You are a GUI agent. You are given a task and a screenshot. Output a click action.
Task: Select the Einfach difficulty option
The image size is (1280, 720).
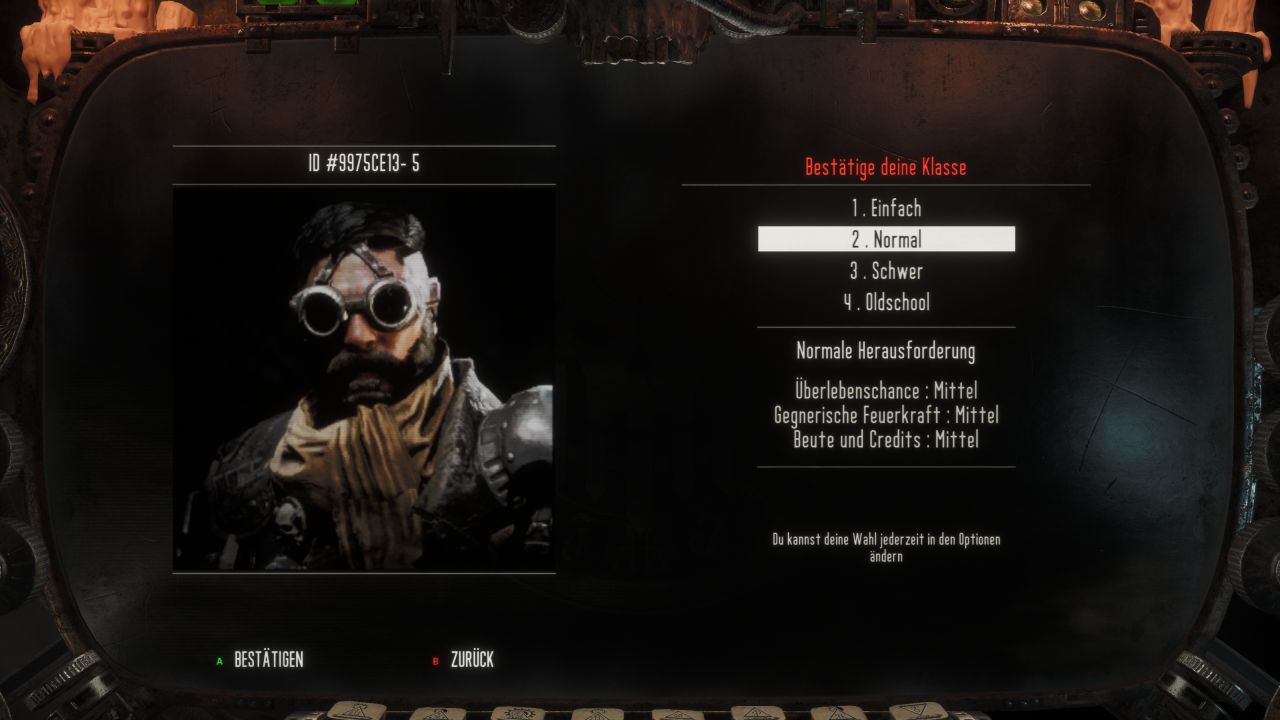(886, 209)
